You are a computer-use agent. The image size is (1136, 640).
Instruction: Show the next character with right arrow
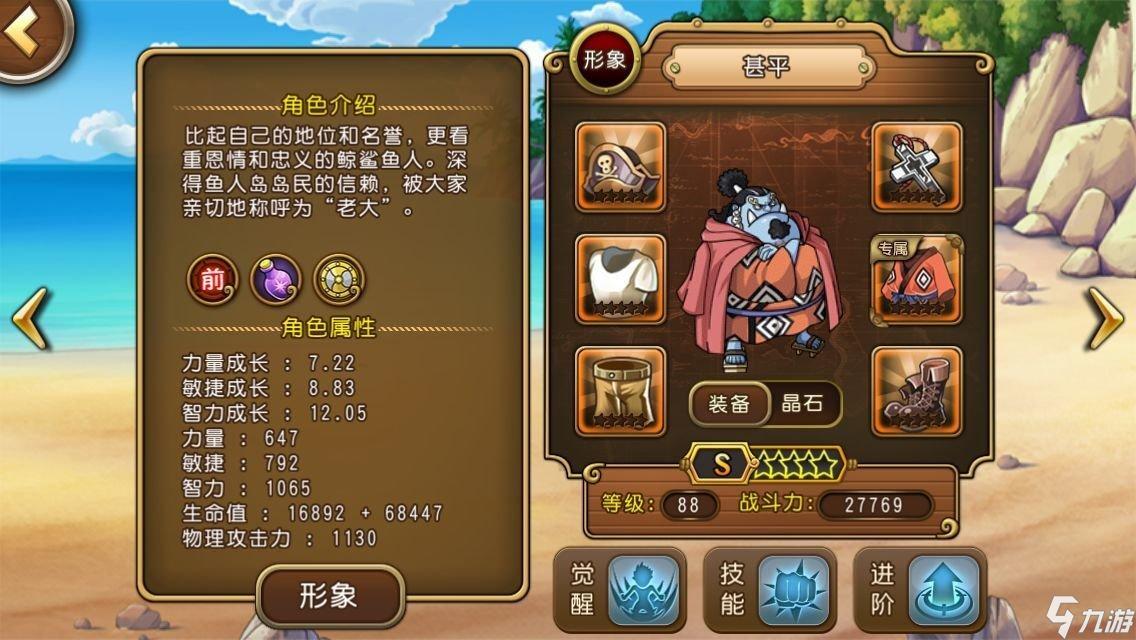point(1104,317)
